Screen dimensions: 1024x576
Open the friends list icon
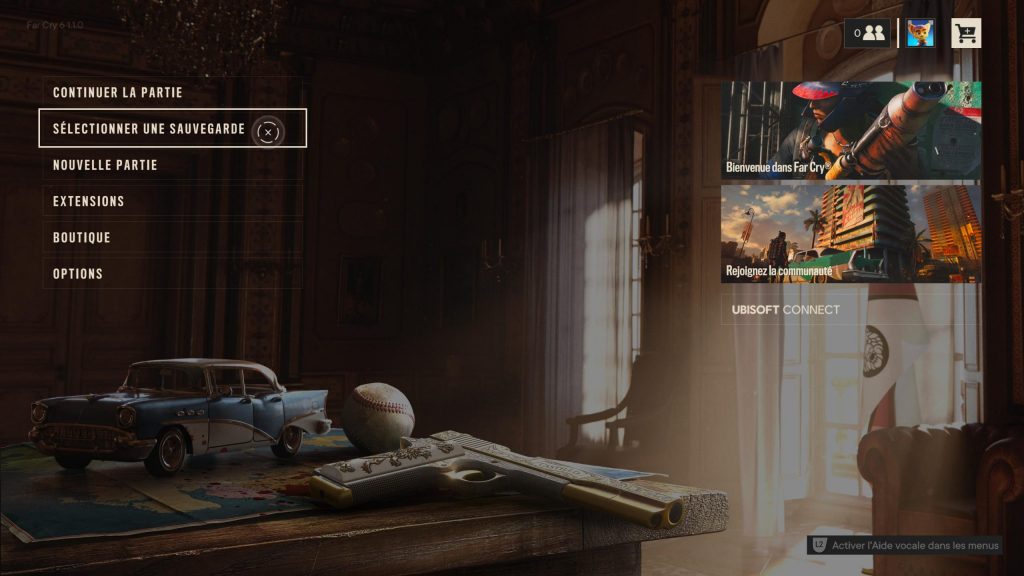tap(867, 33)
